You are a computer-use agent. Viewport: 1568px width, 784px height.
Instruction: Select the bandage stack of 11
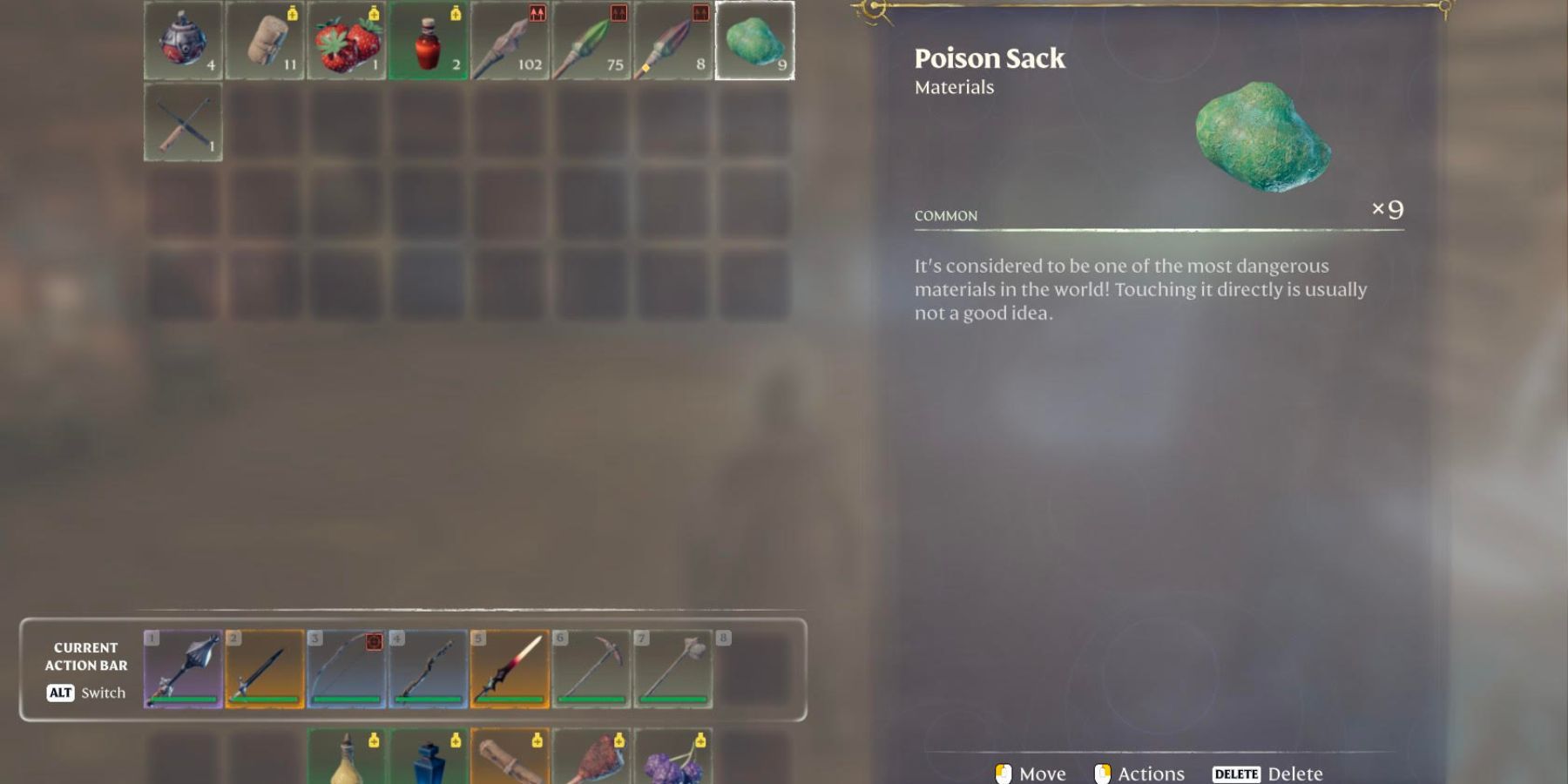[265, 39]
